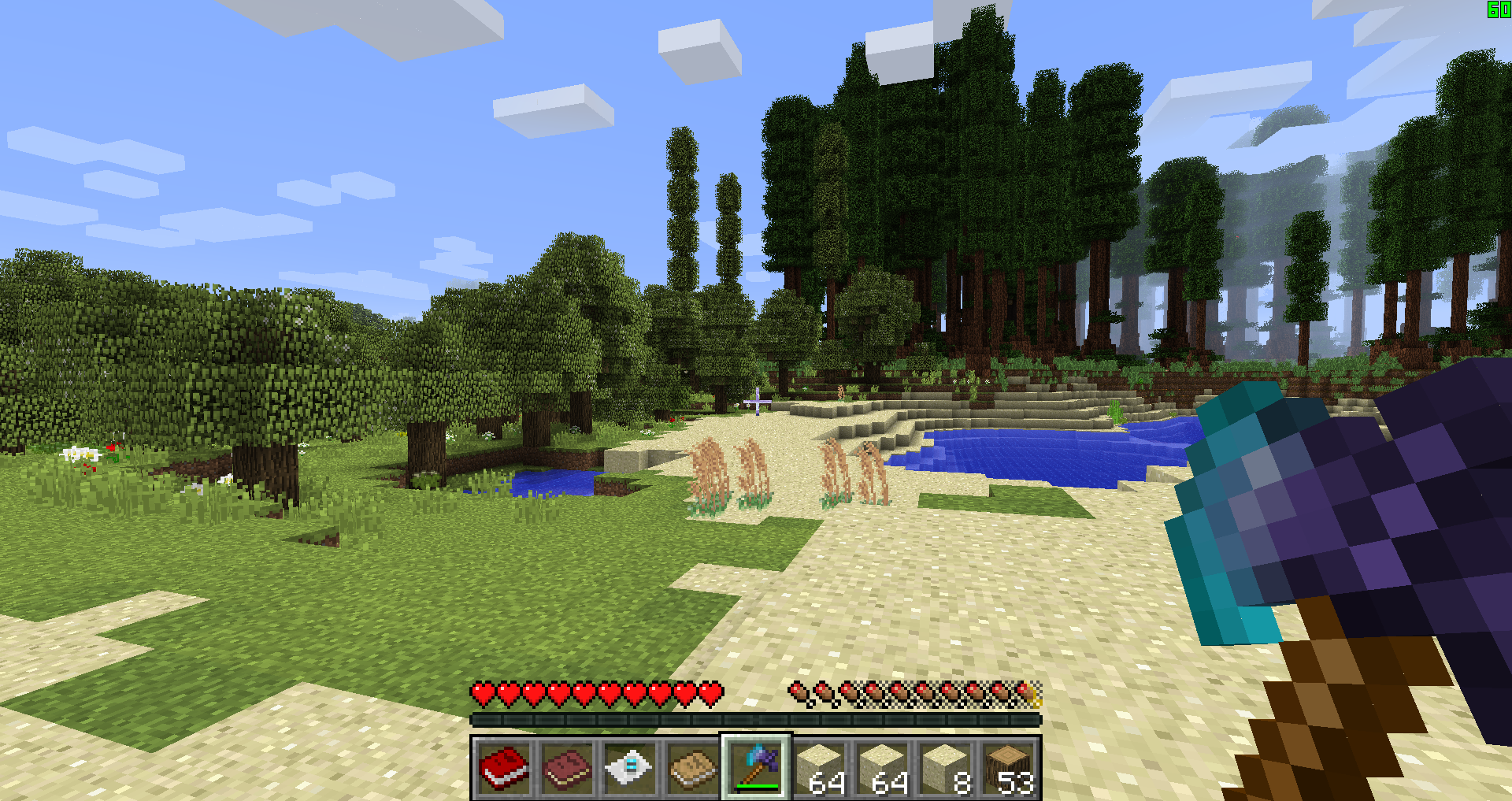
Task: Pick the tan book hotbar slot
Action: point(693,767)
